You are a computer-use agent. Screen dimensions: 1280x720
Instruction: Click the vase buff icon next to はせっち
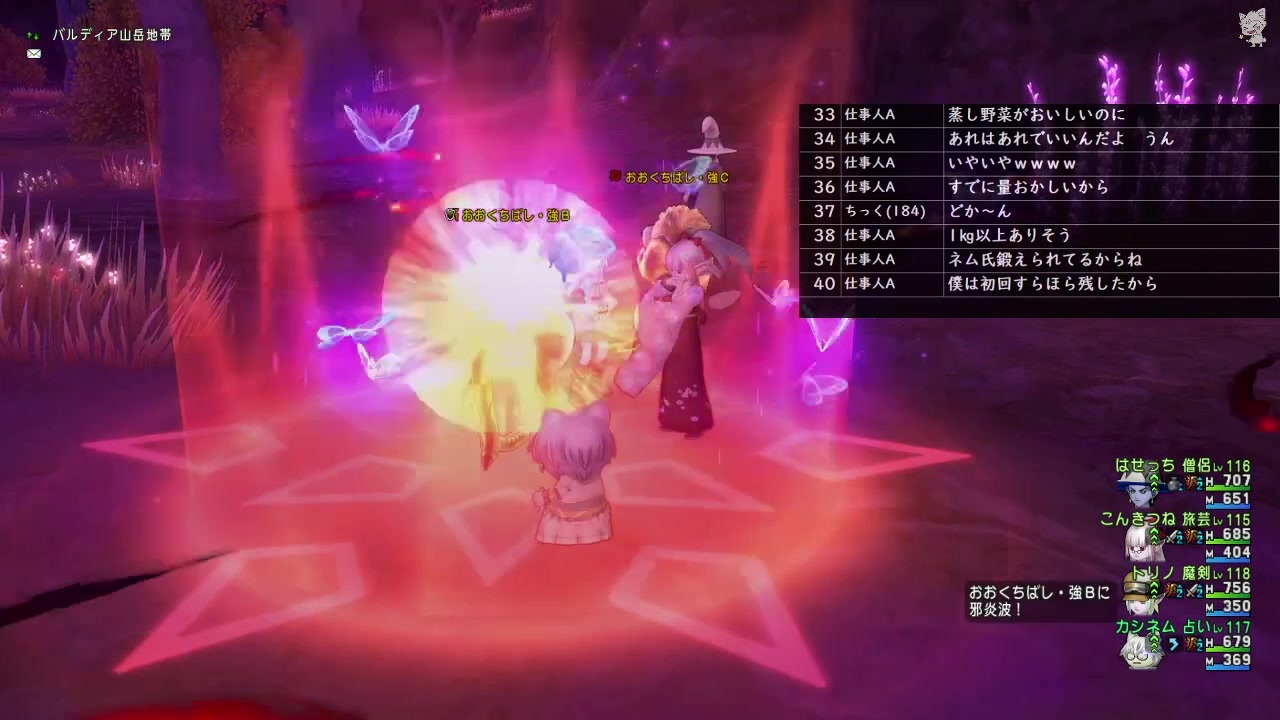pos(1171,484)
